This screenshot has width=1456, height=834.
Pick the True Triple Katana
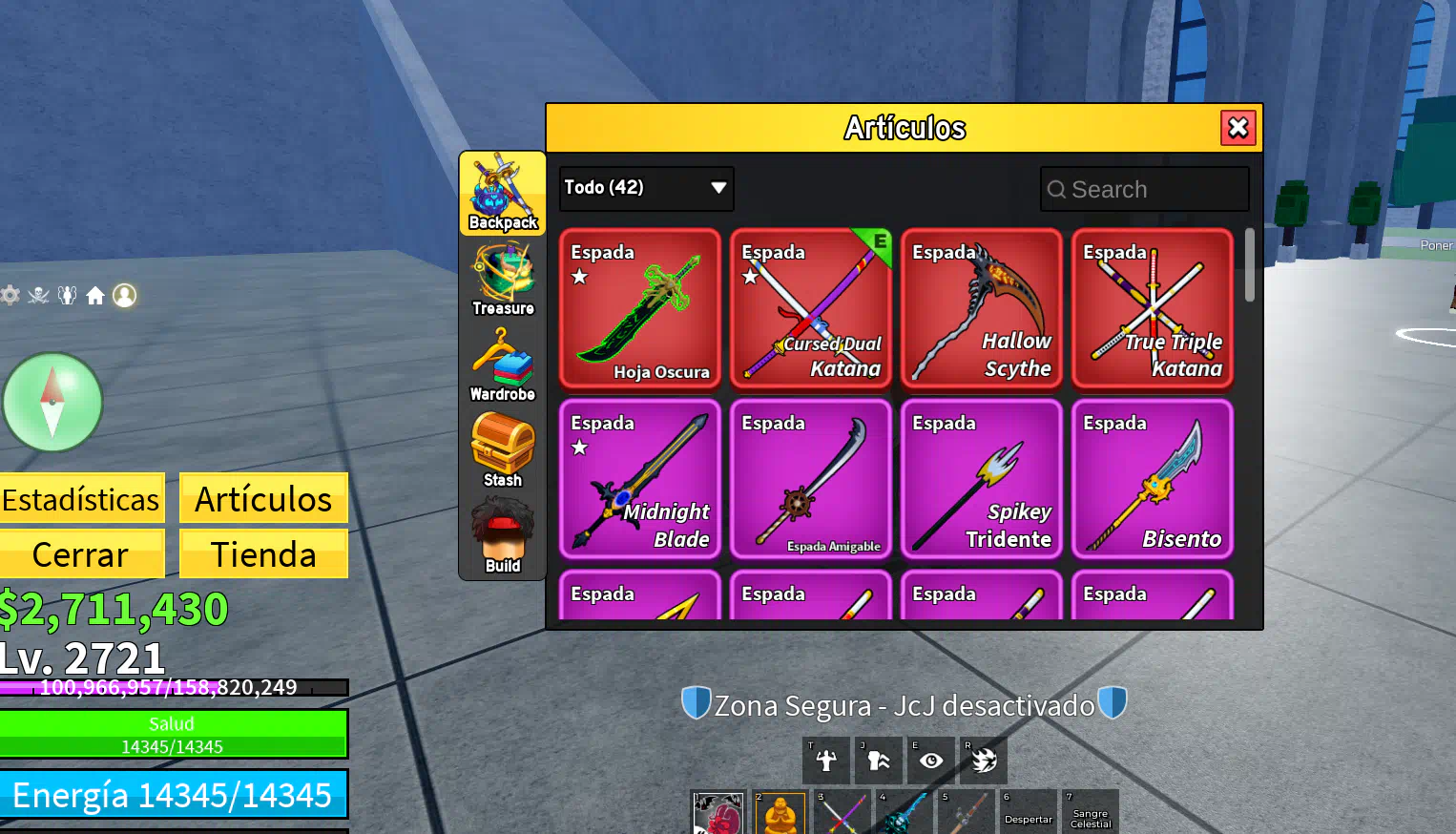[1153, 308]
